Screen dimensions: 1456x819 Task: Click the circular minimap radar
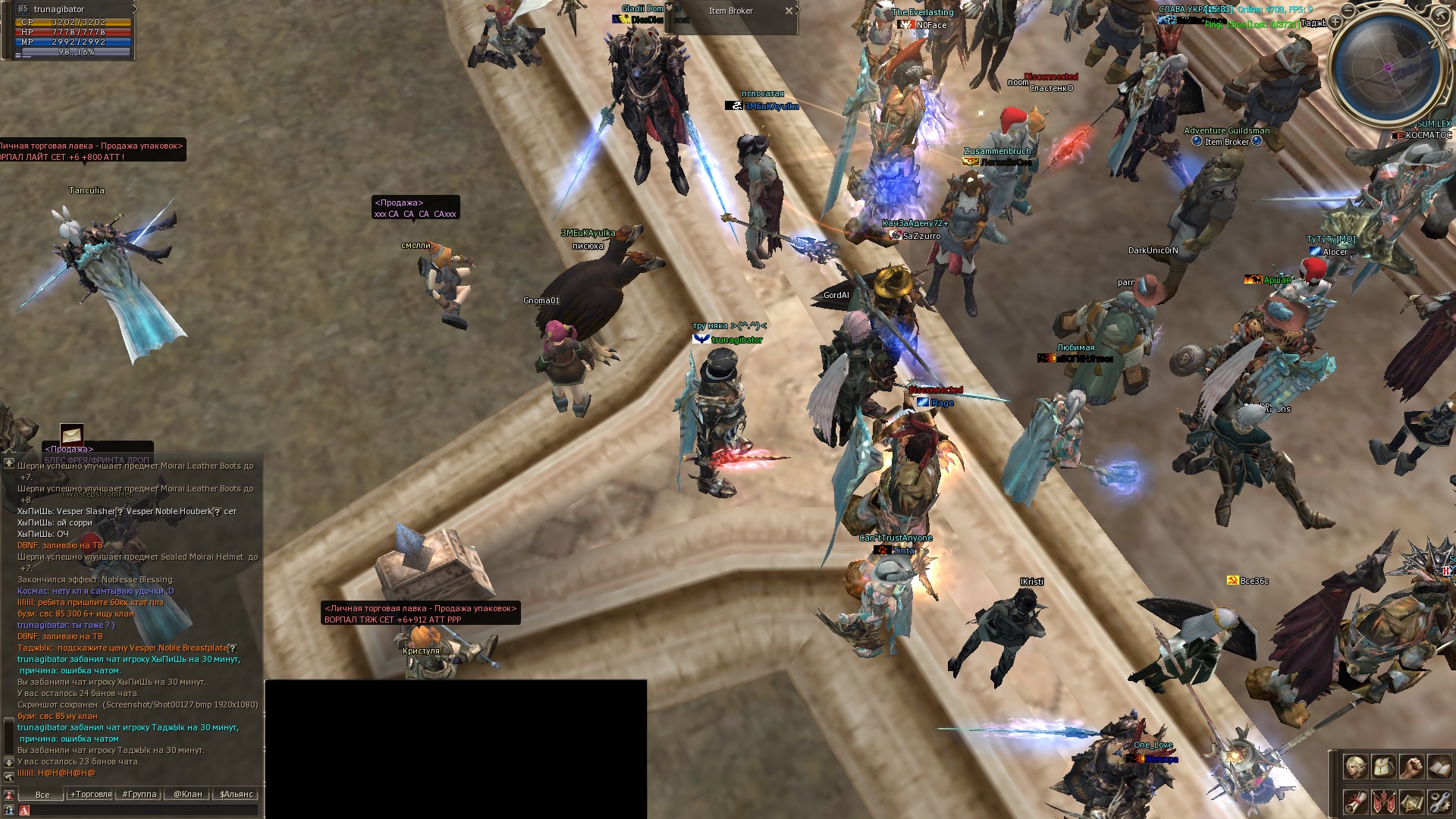(1388, 68)
